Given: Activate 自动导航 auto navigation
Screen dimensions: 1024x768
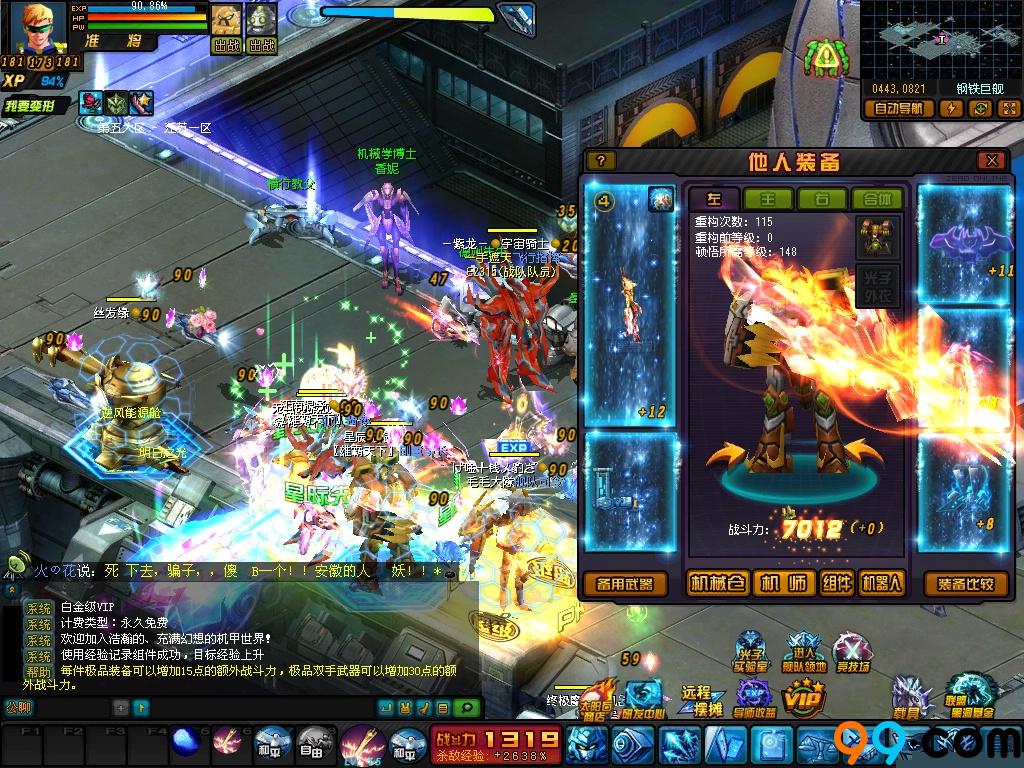Looking at the screenshot, I should point(900,108).
